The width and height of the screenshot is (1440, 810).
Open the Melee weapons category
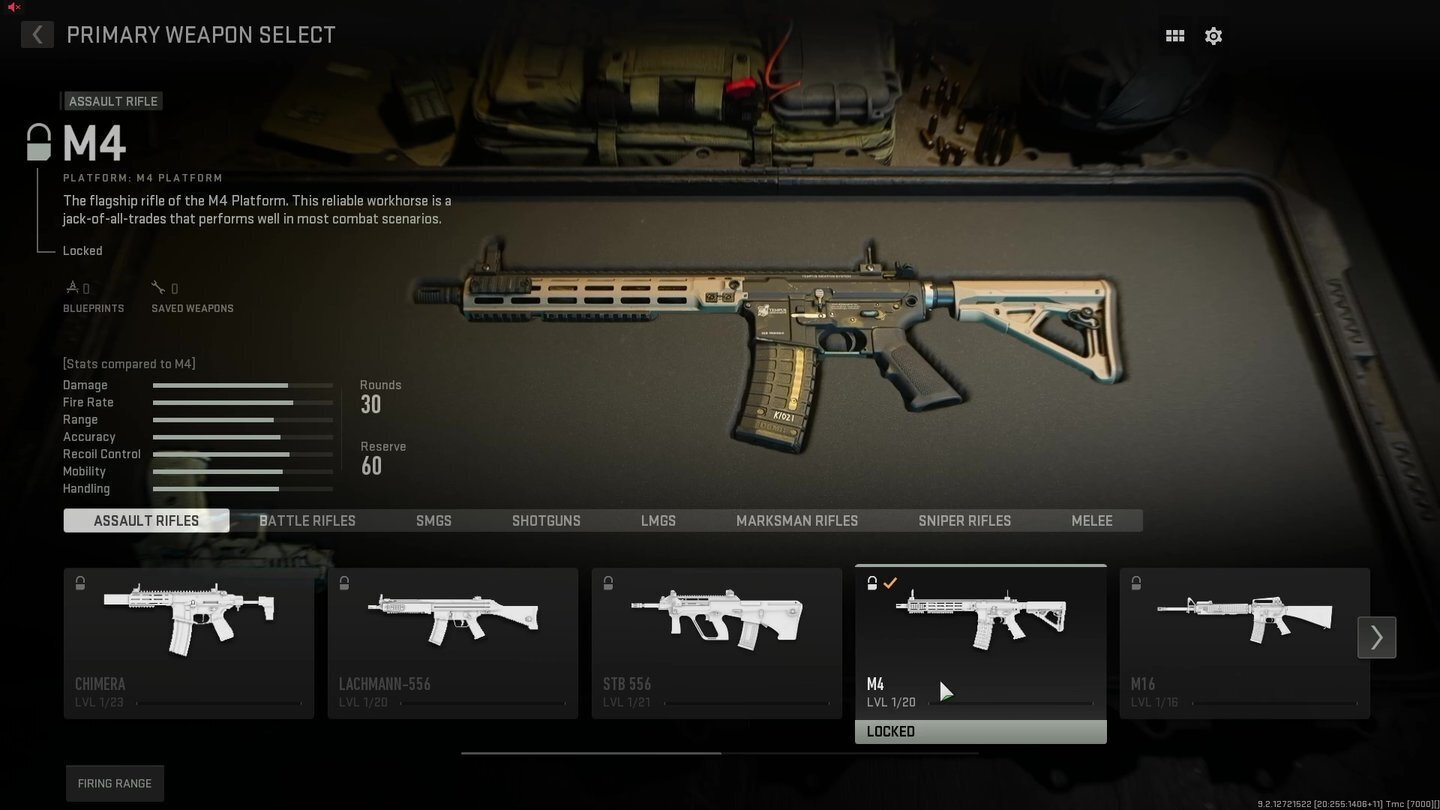tap(1091, 520)
